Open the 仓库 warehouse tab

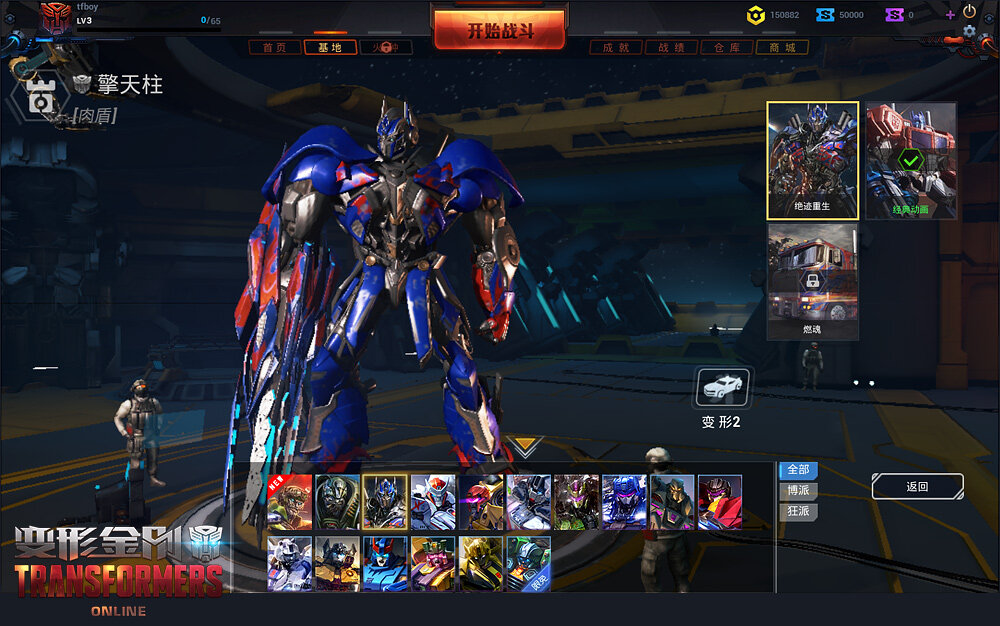click(x=727, y=47)
